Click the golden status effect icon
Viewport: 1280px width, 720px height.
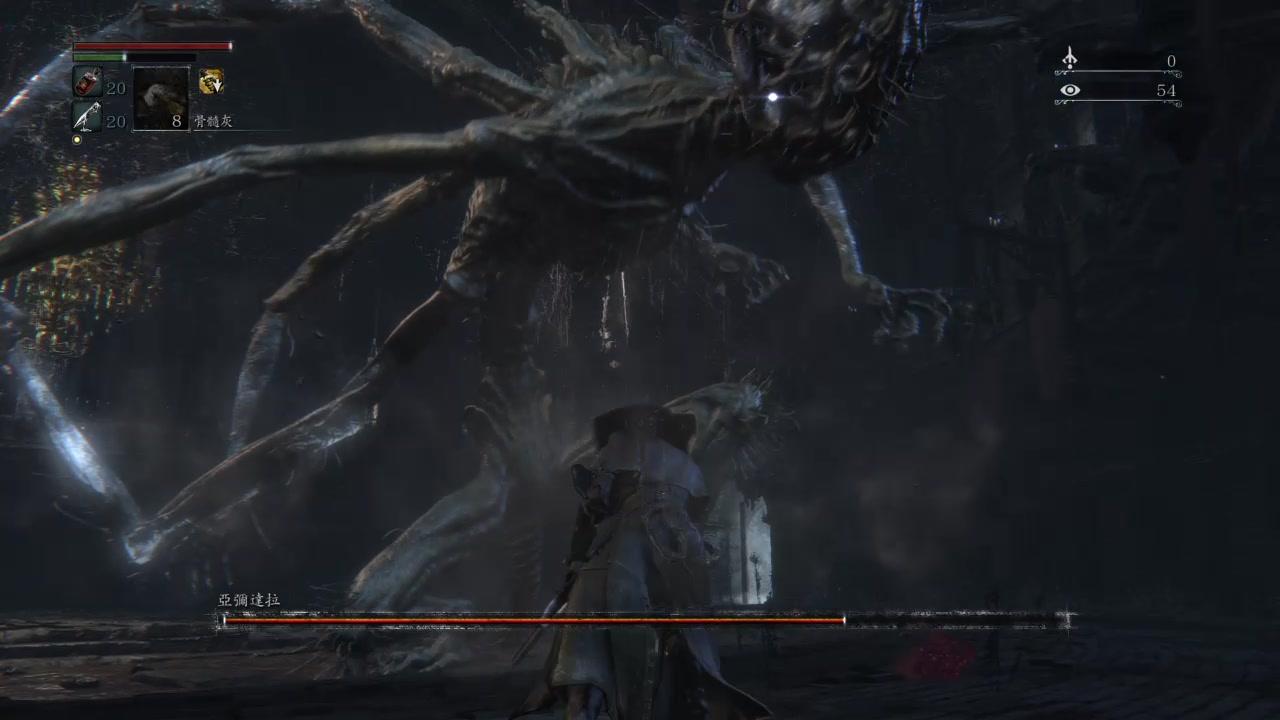[x=211, y=82]
